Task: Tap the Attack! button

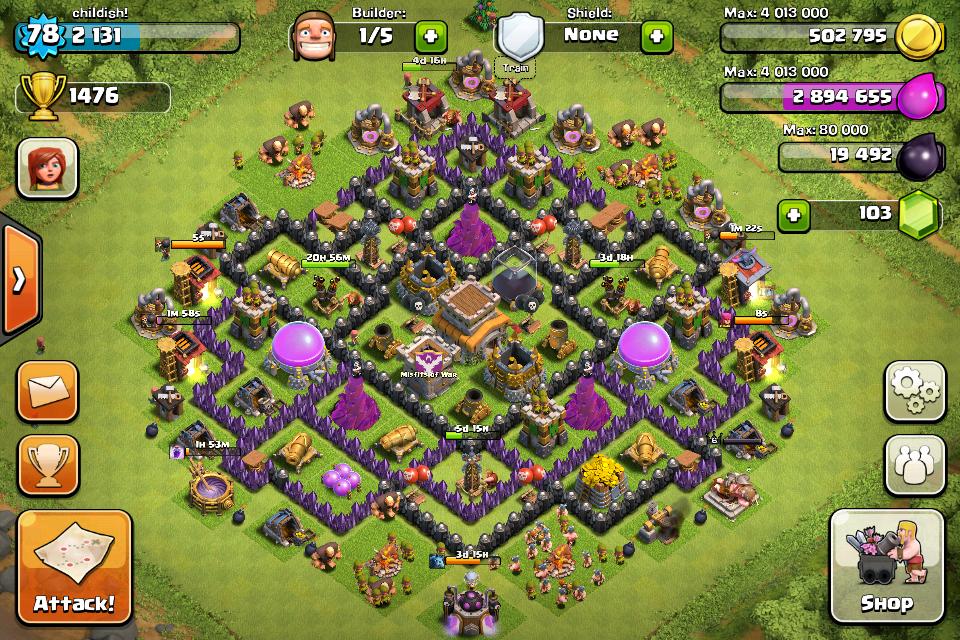Action: click(74, 566)
